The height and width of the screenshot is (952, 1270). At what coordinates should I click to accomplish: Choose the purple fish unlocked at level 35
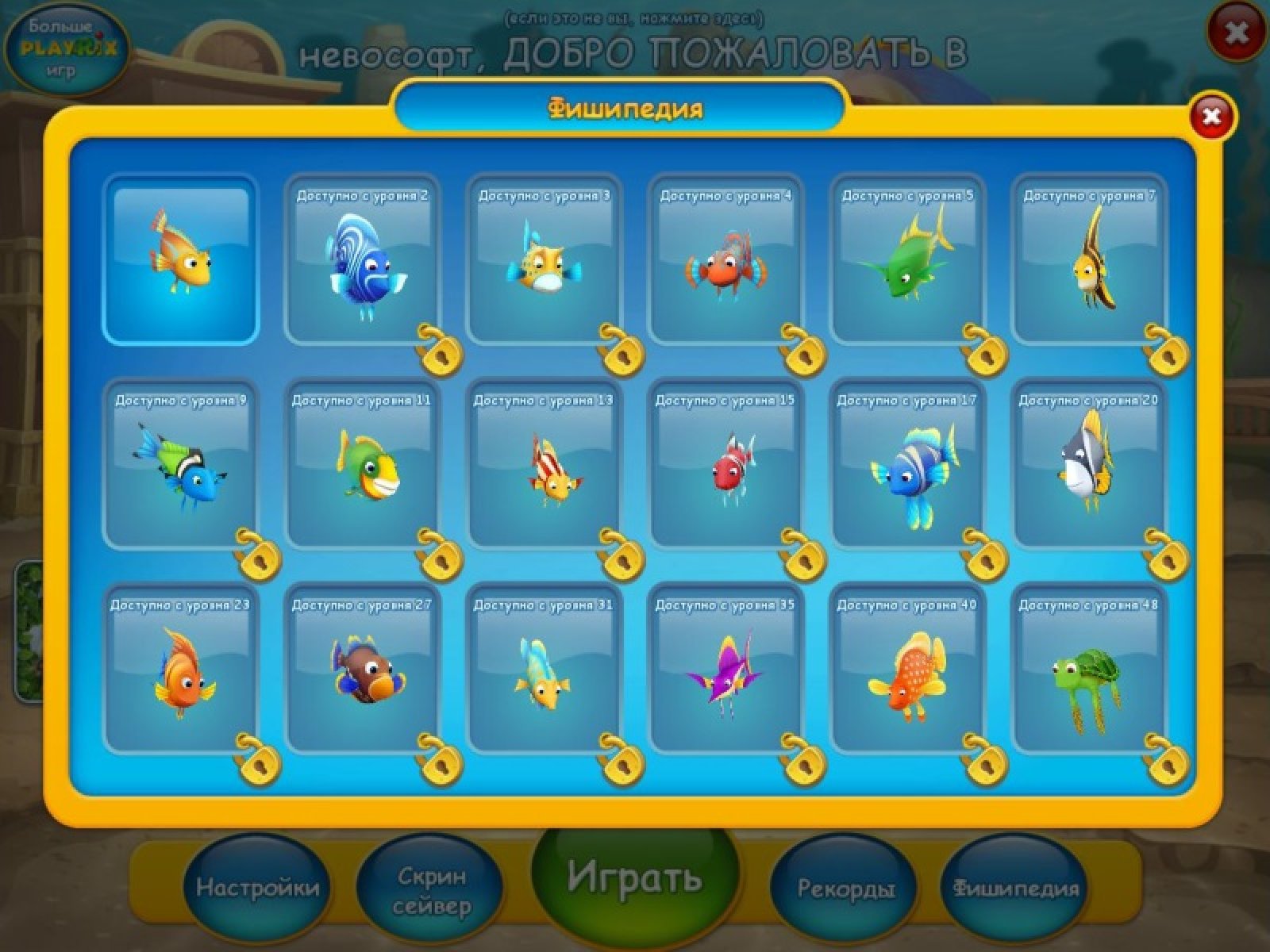pos(725,669)
